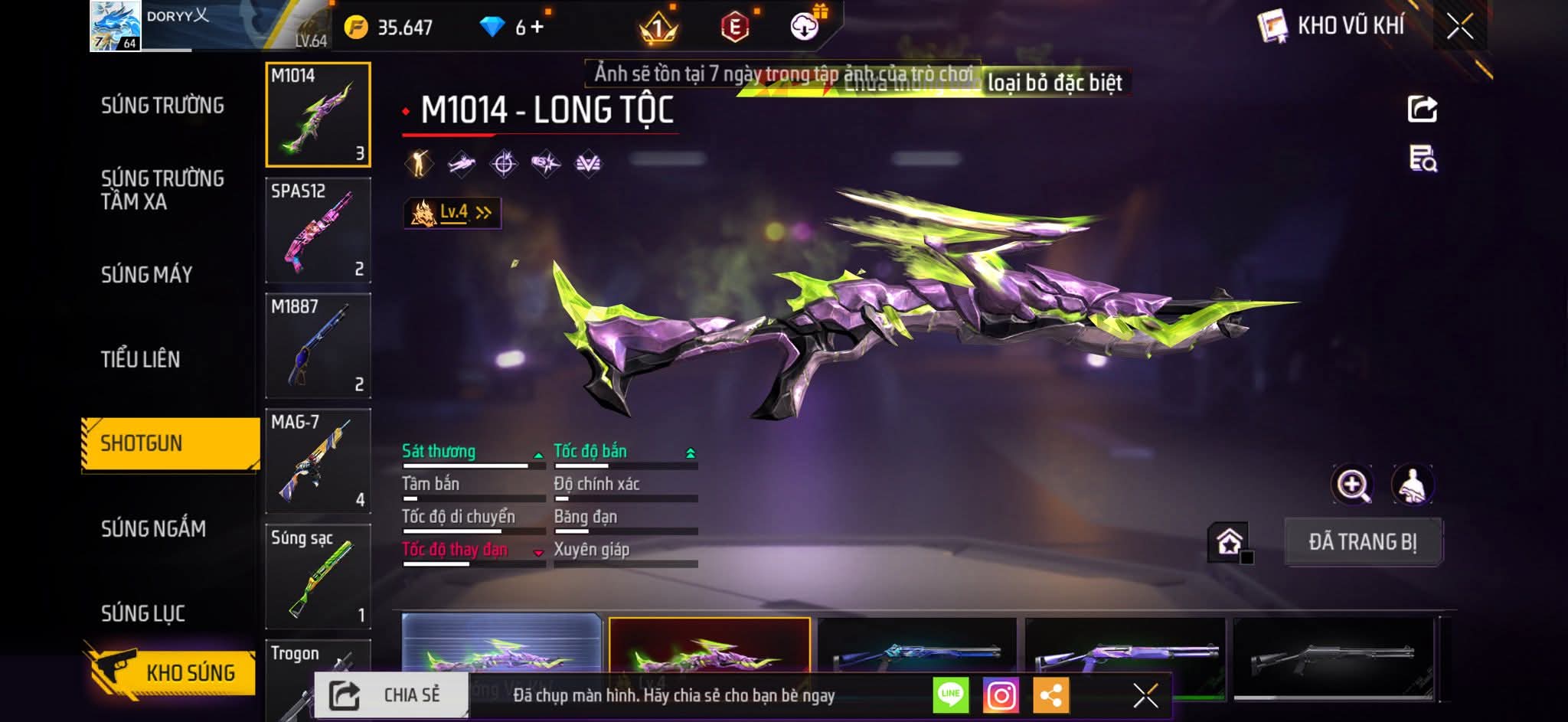Share the screenshot via LINE
Image resolution: width=1568 pixels, height=722 pixels.
(950, 695)
